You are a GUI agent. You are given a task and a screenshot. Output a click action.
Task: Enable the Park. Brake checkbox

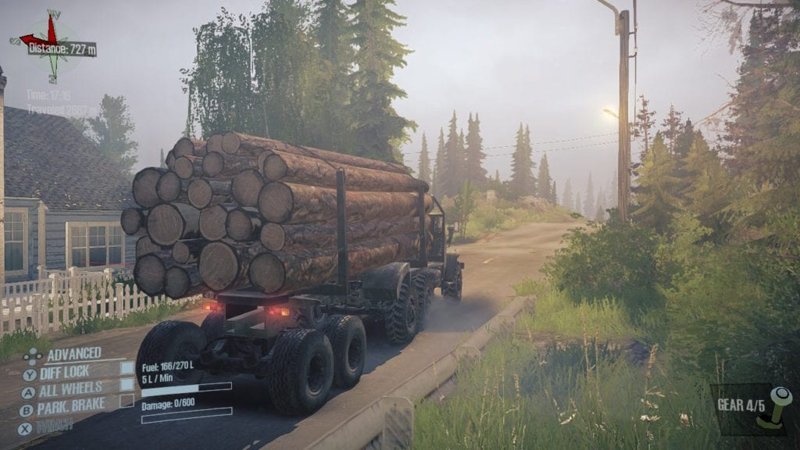tap(127, 401)
